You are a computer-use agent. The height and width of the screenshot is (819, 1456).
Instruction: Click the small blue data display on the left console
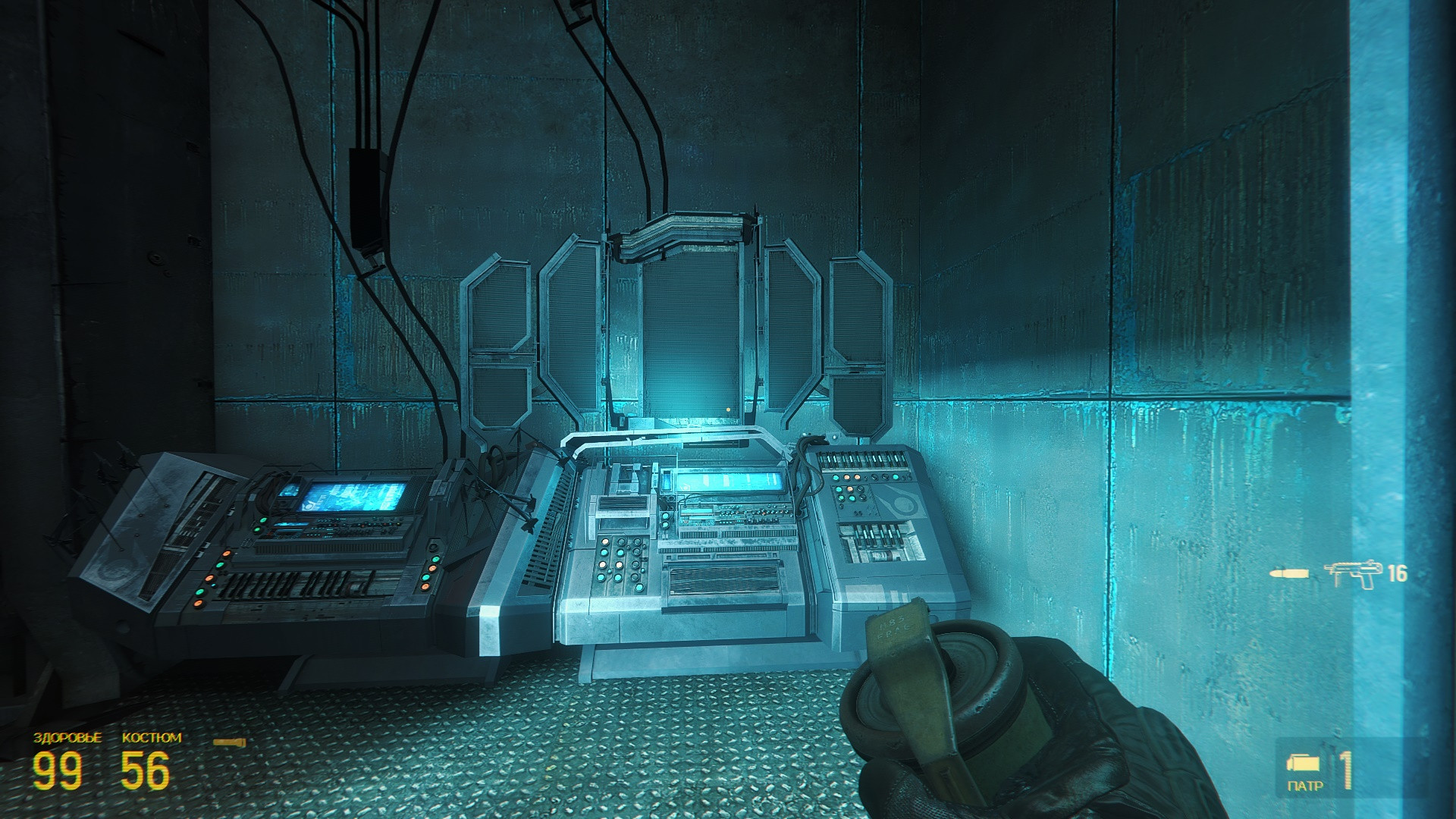(290, 491)
